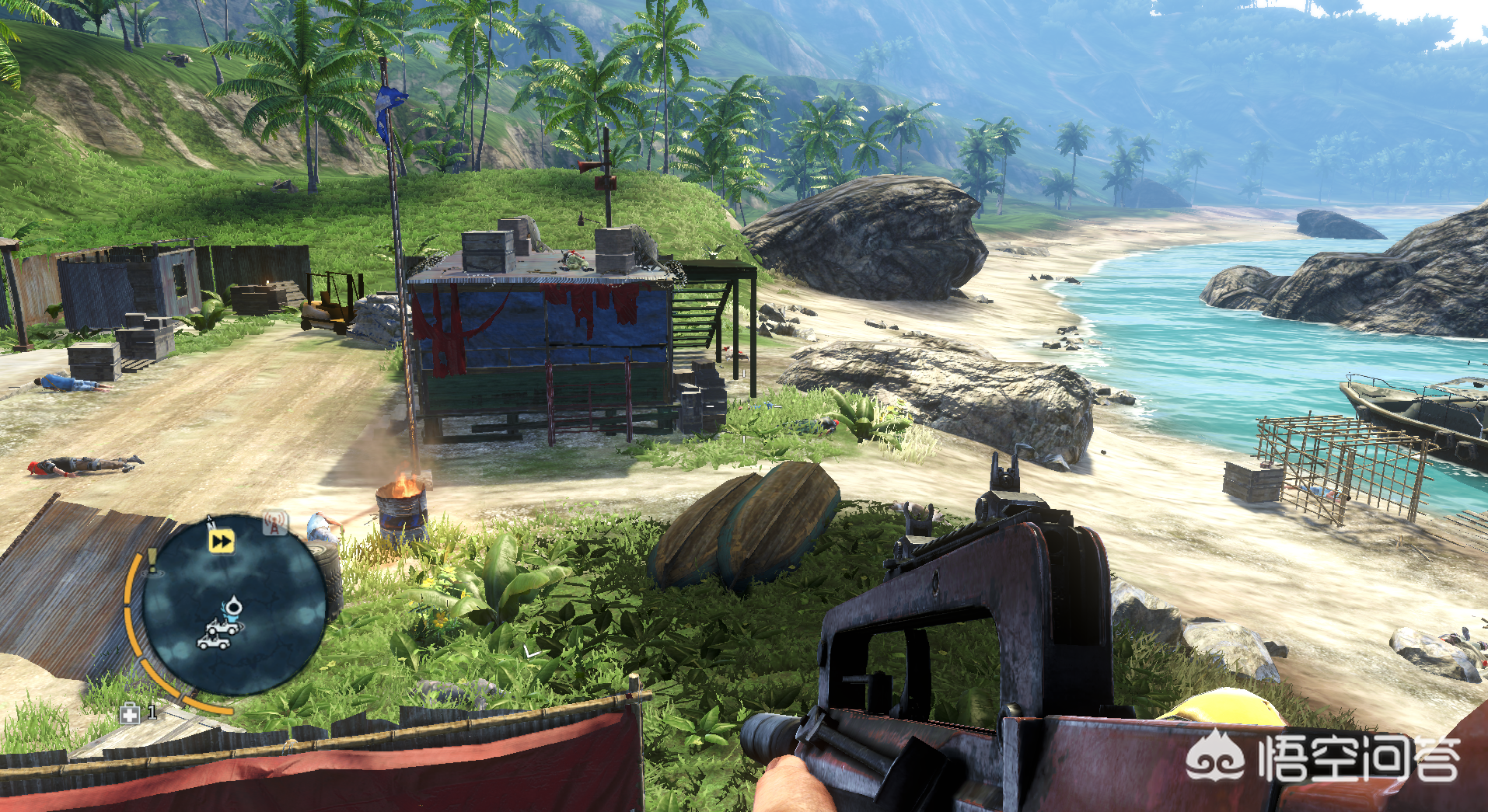The image size is (1488, 812).
Task: Click the medkit icon
Action: point(130,713)
